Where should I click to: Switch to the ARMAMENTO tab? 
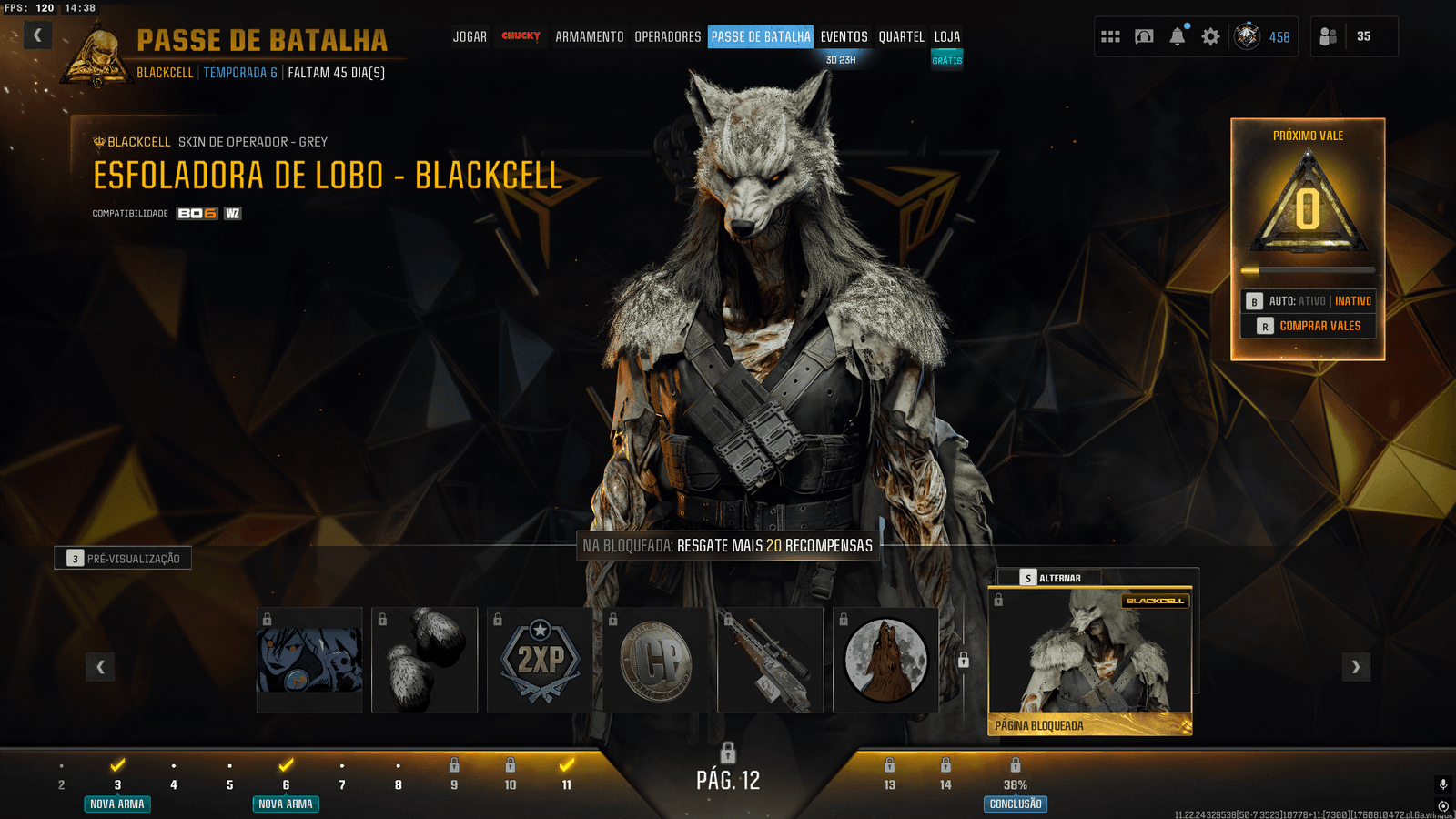589,37
